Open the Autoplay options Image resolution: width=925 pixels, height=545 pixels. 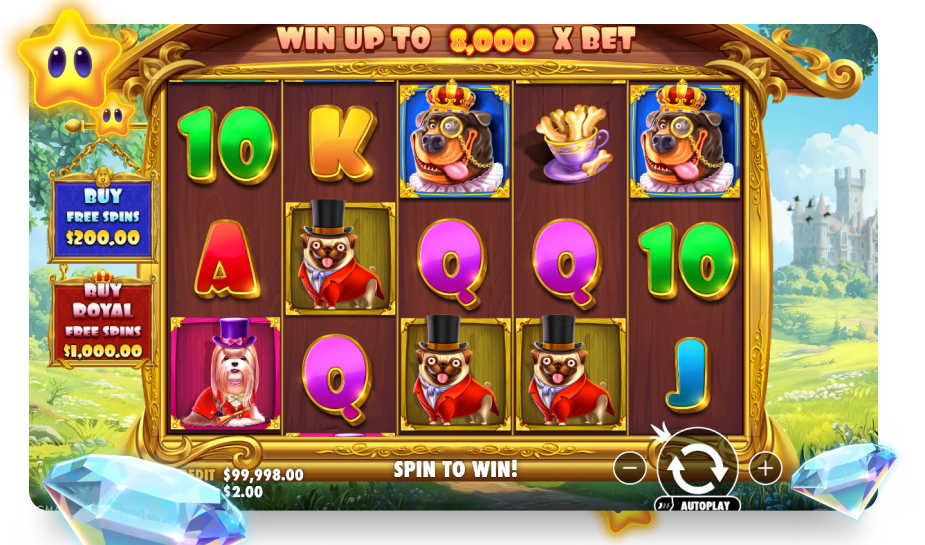[699, 505]
